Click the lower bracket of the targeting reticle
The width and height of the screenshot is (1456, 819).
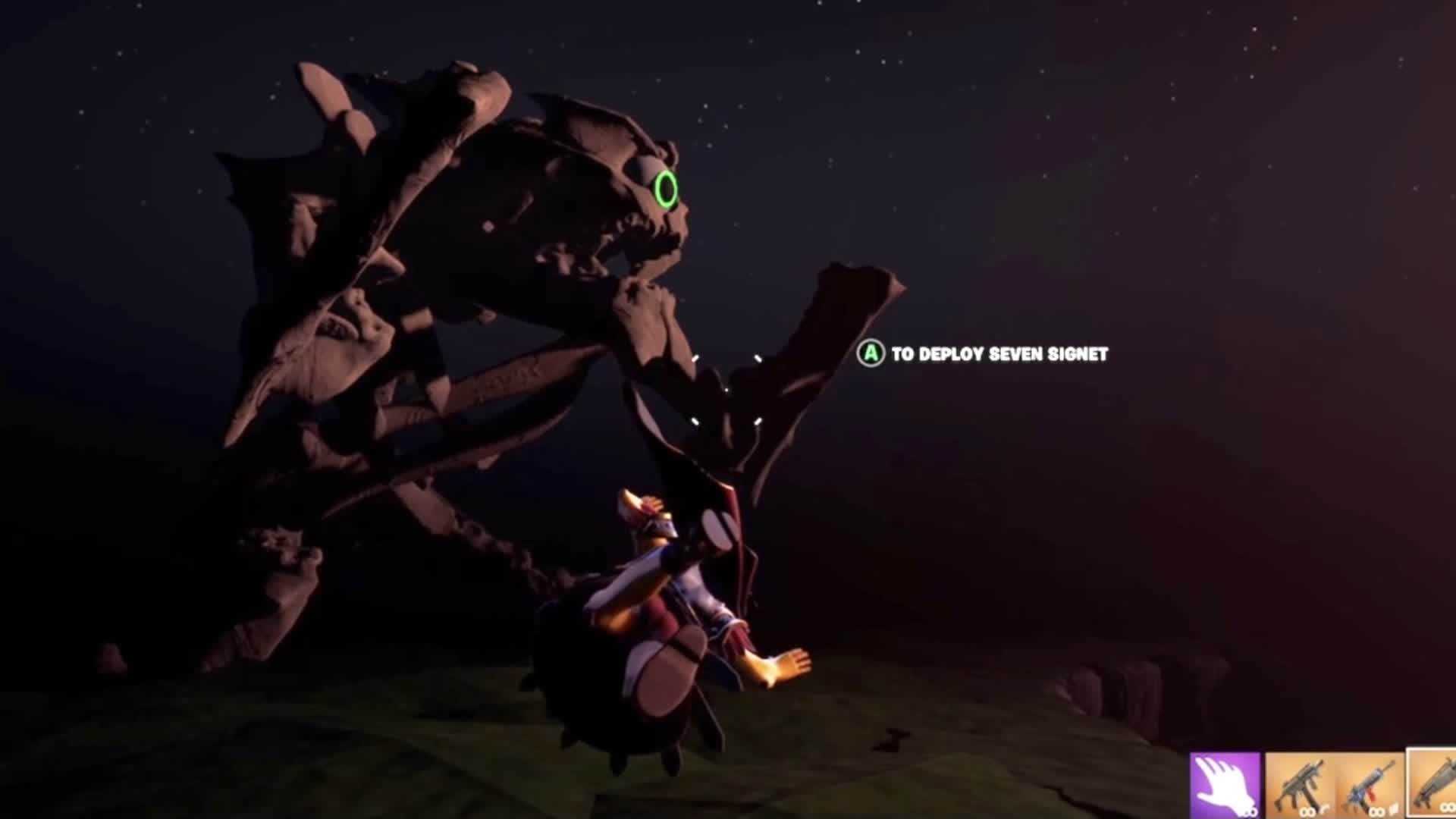[x=726, y=422]
